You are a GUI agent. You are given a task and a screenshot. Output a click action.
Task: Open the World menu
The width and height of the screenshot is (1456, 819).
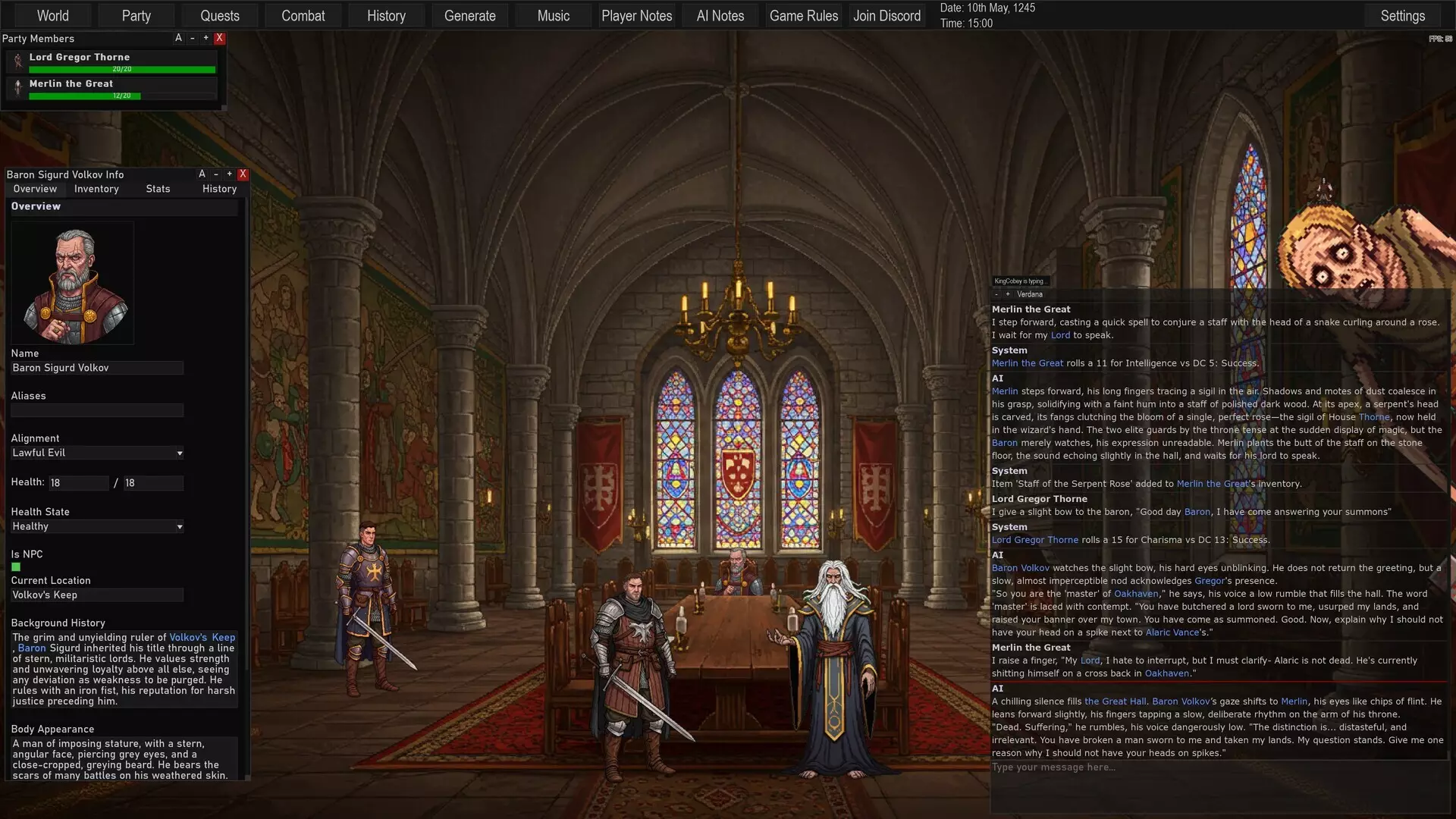tap(52, 15)
